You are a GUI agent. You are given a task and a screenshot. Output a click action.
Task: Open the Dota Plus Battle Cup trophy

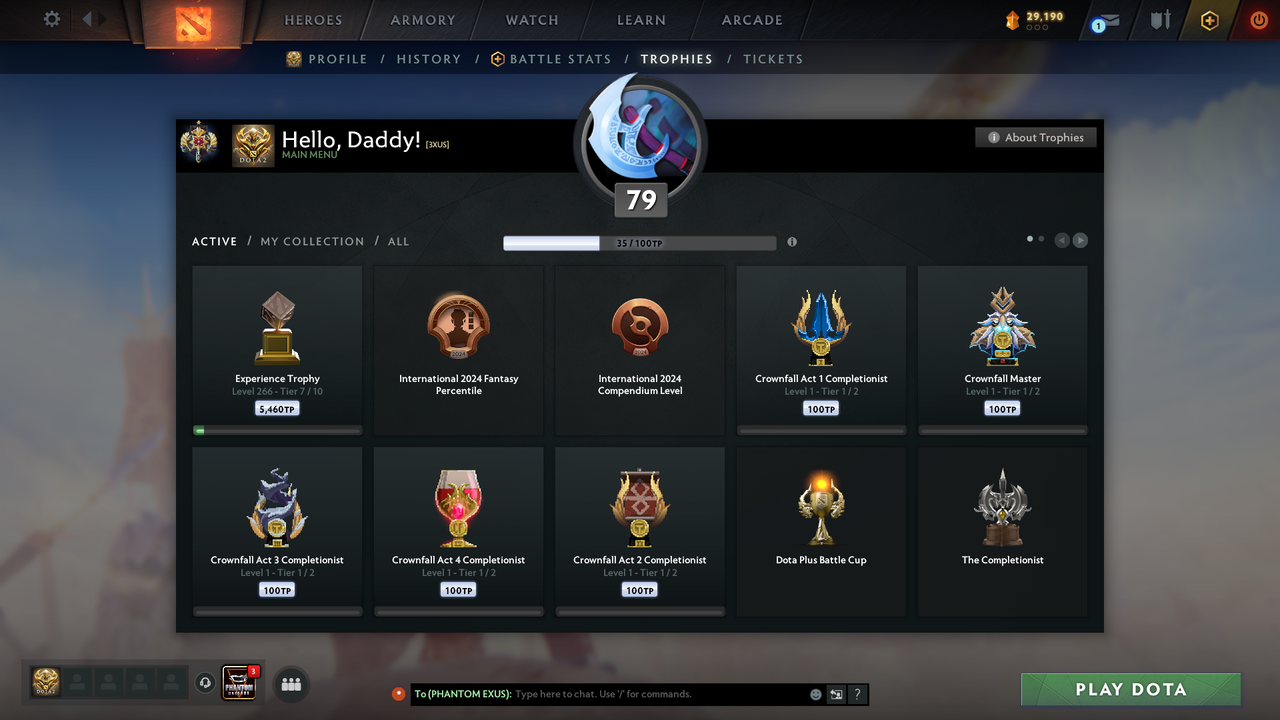821,530
